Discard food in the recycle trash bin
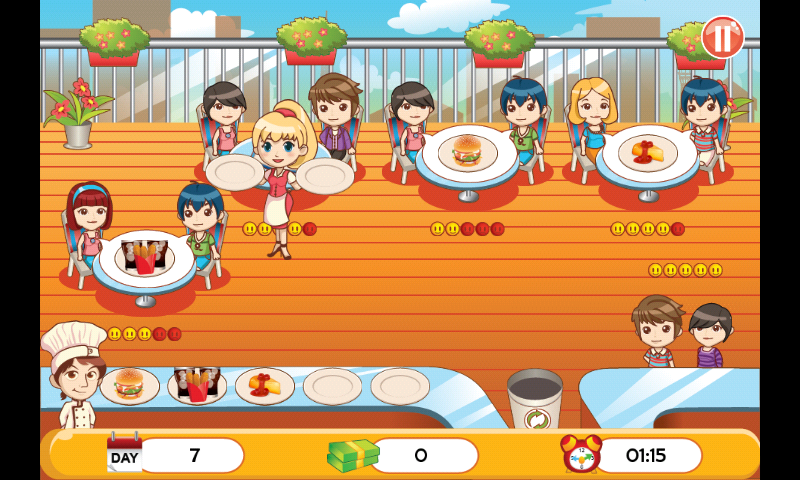The image size is (800, 480). [x=534, y=400]
